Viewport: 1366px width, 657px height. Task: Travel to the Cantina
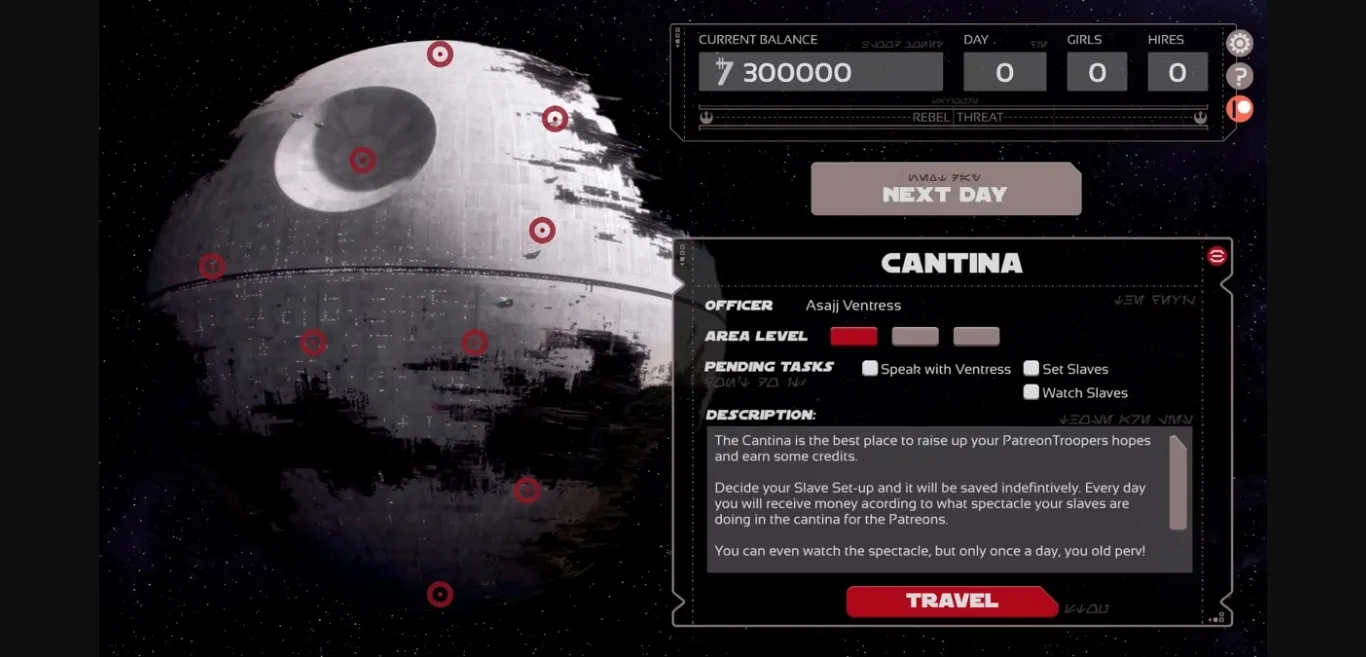tap(951, 601)
